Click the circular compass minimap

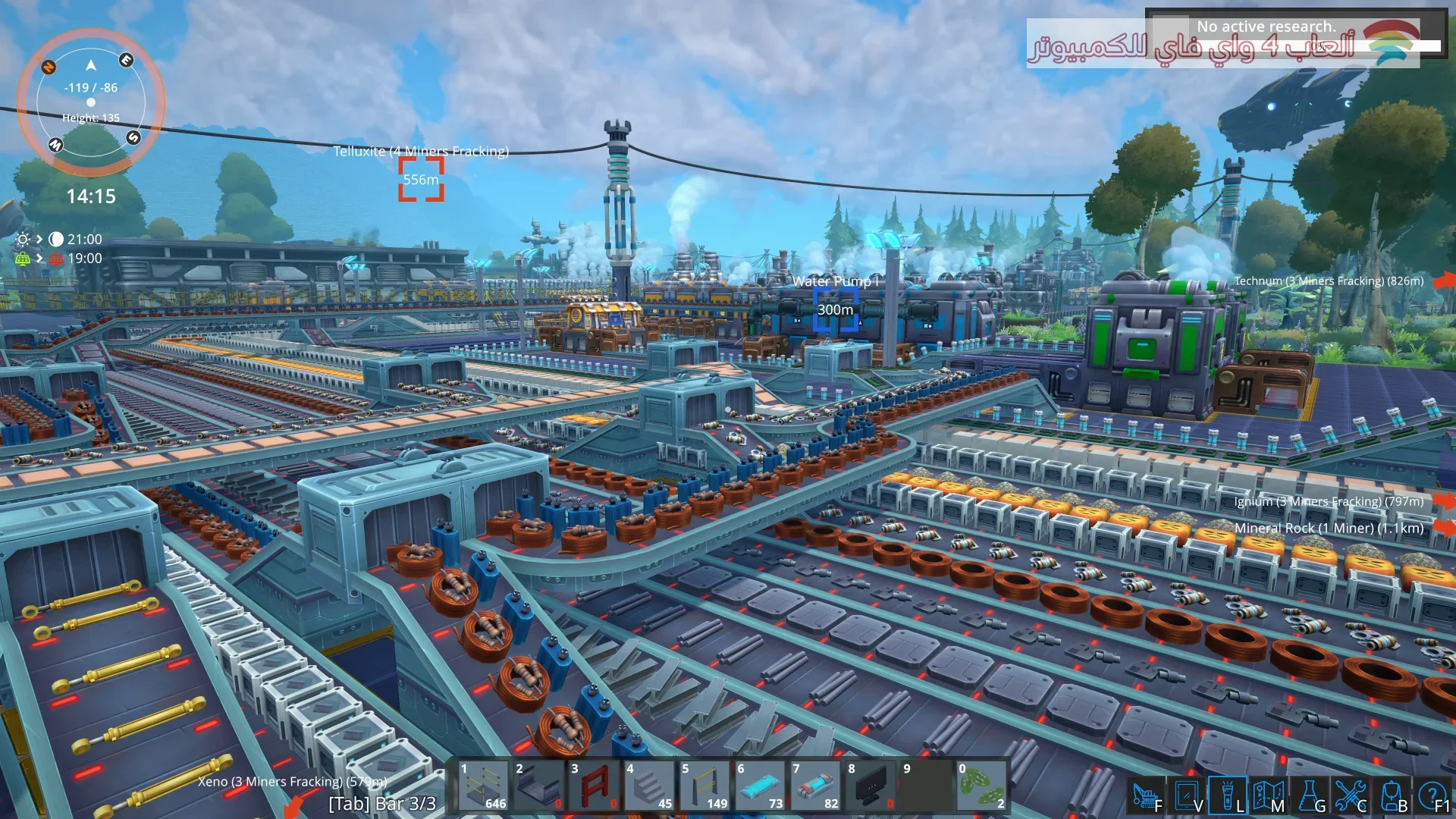[x=91, y=102]
